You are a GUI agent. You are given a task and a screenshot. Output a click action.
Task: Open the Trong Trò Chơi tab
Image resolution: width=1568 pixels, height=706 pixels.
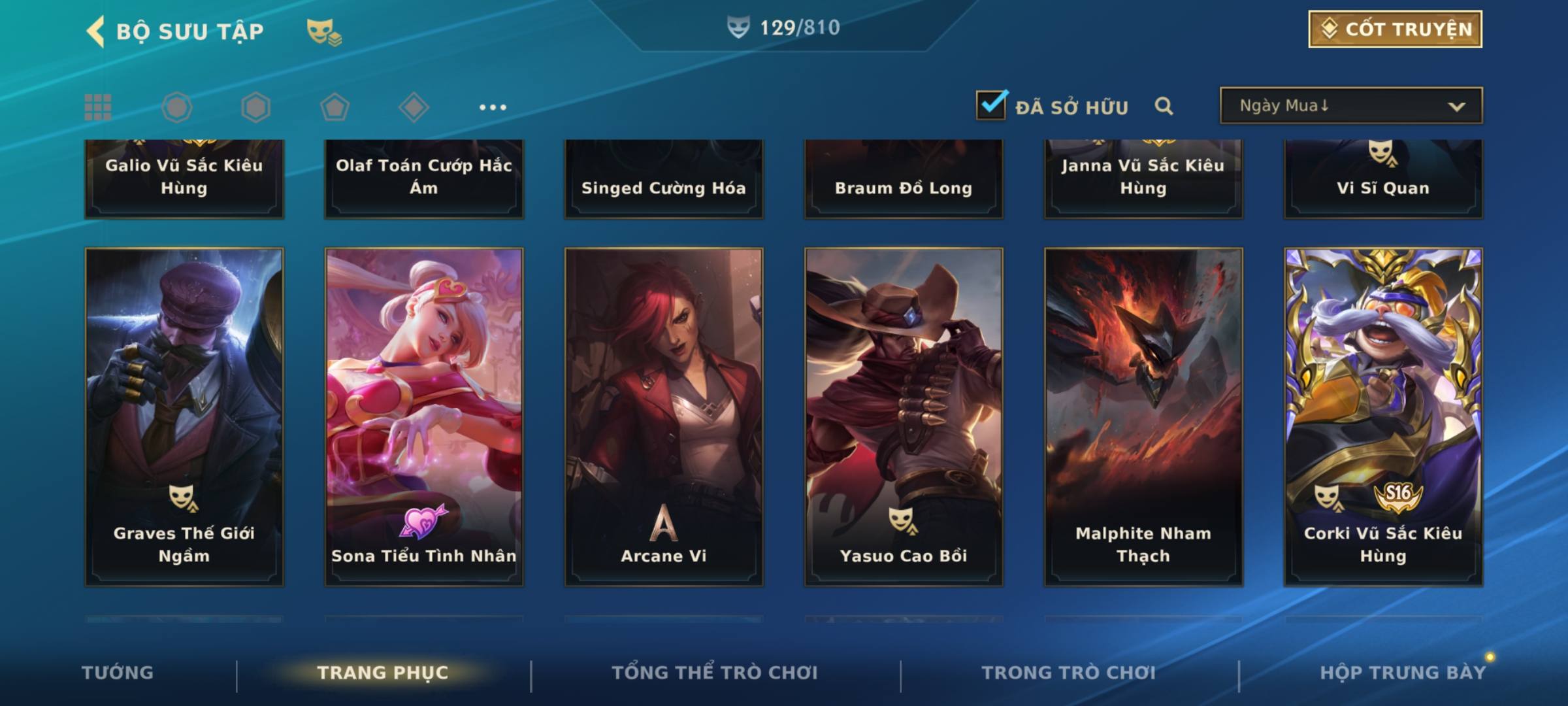[x=1069, y=673]
